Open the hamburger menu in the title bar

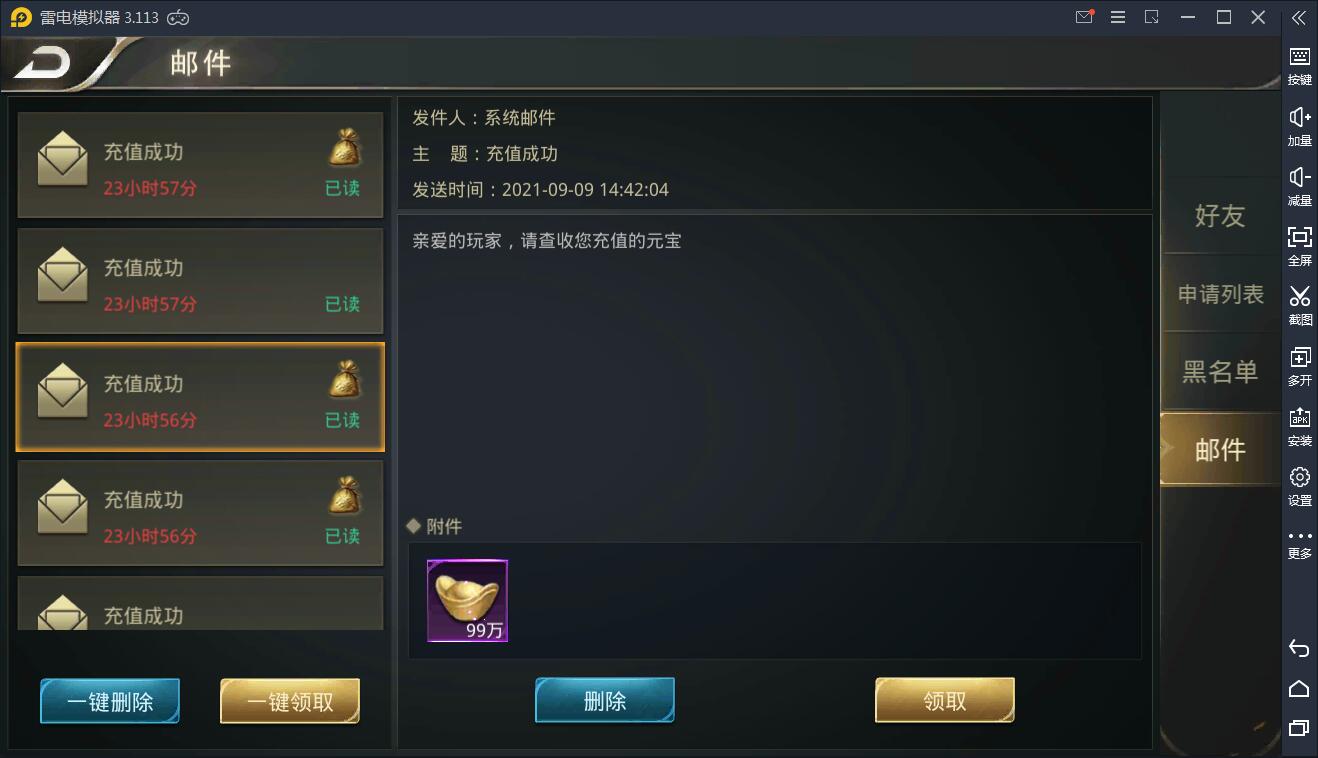(x=1117, y=17)
